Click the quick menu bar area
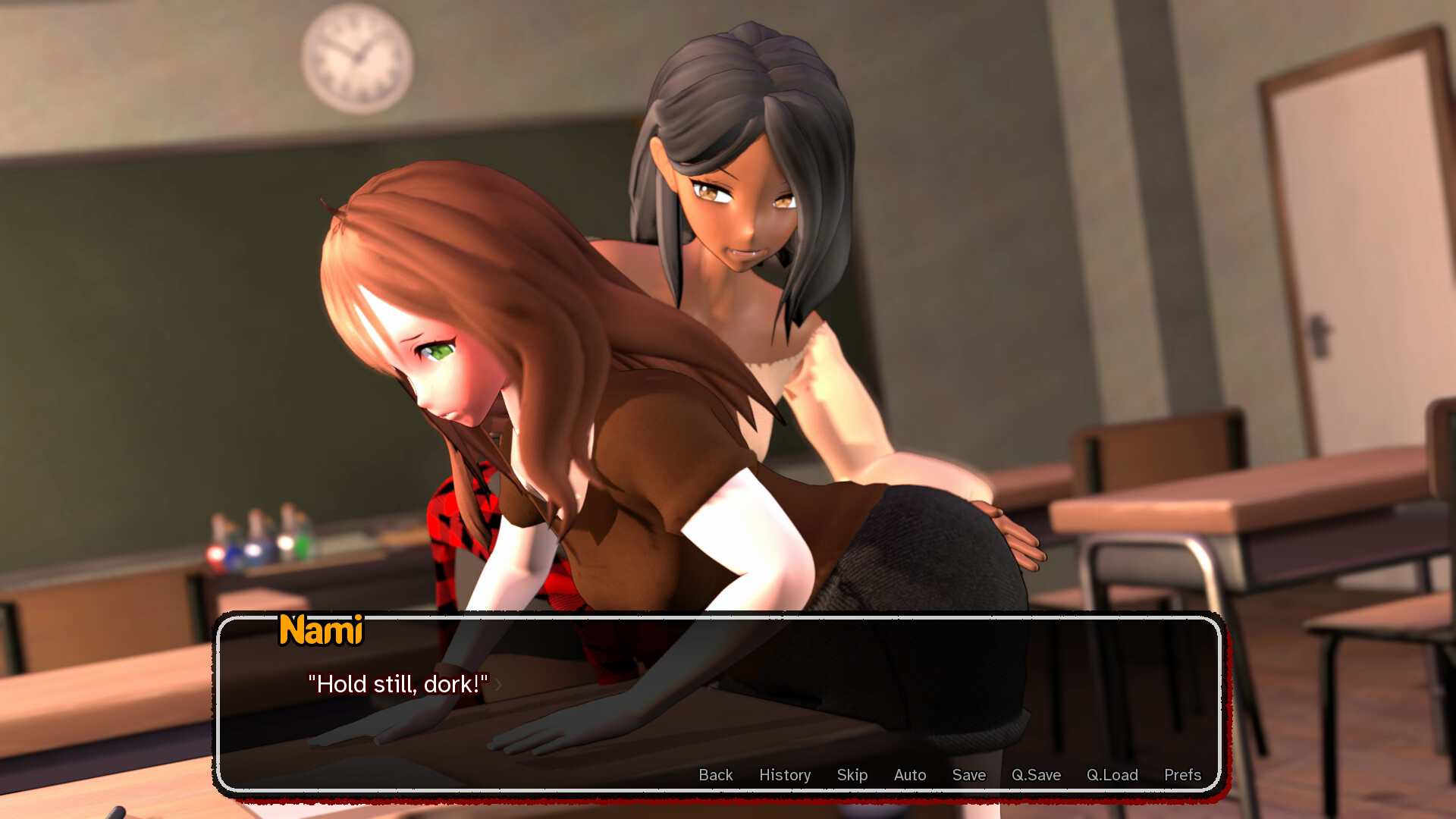 (x=948, y=775)
